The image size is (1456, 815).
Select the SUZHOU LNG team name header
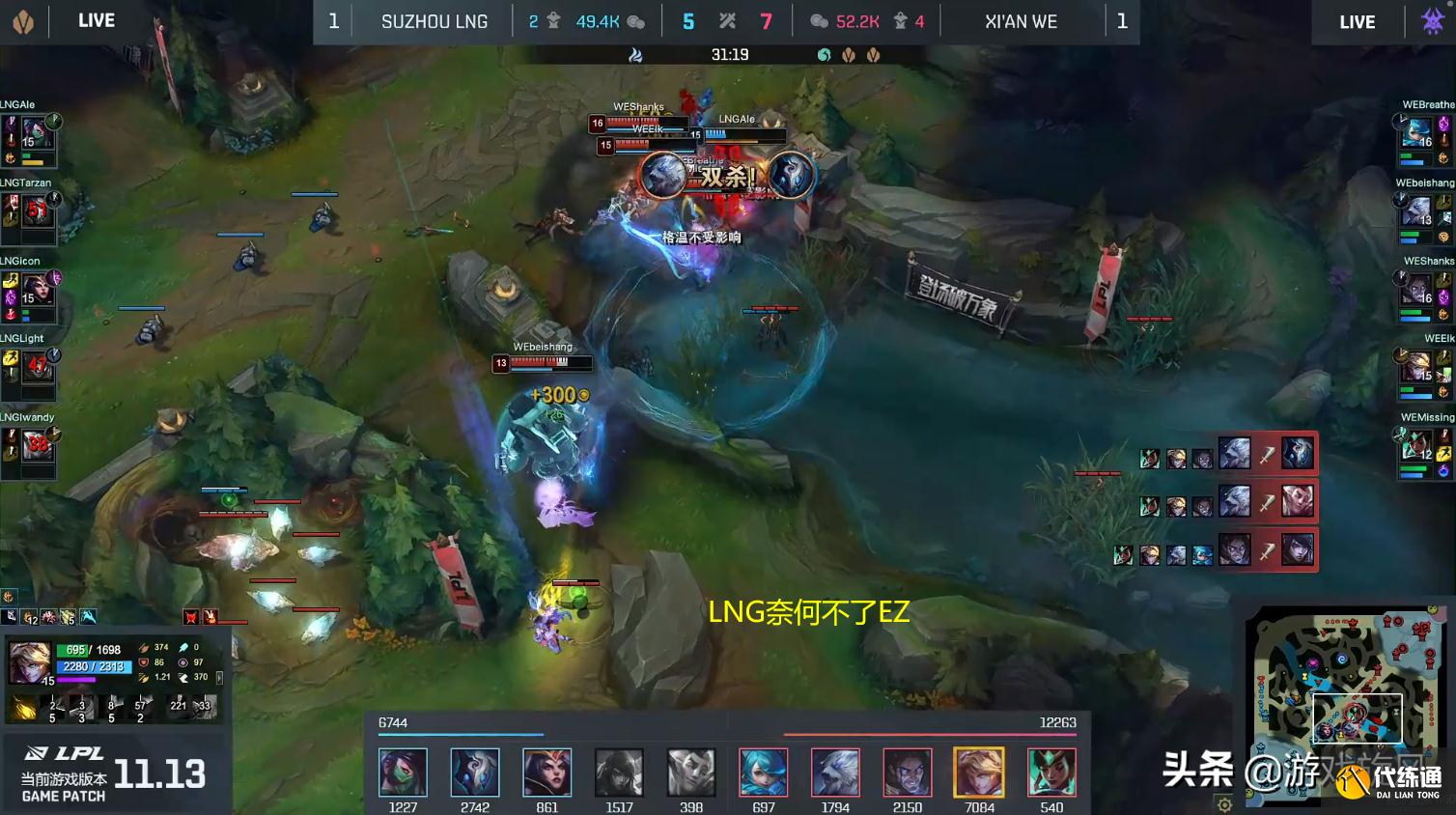point(434,21)
